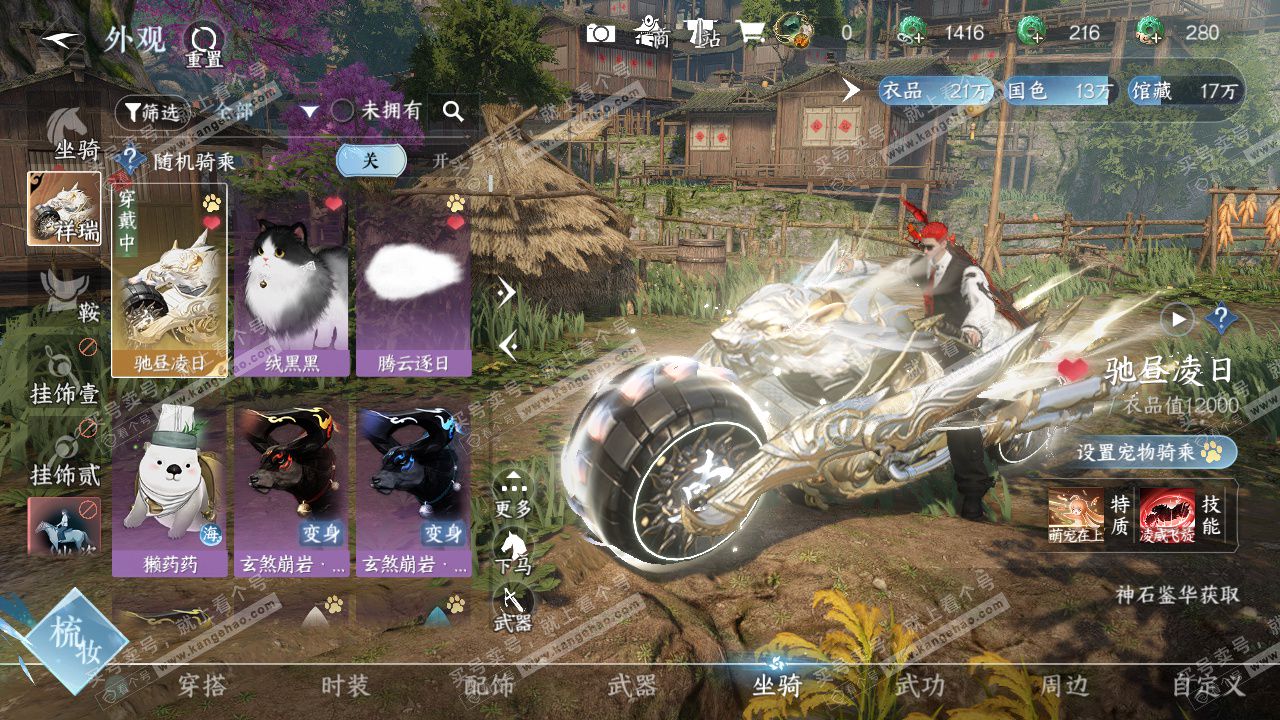Open the mount search magnifier
Viewport: 1280px width, 720px height.
tap(454, 111)
